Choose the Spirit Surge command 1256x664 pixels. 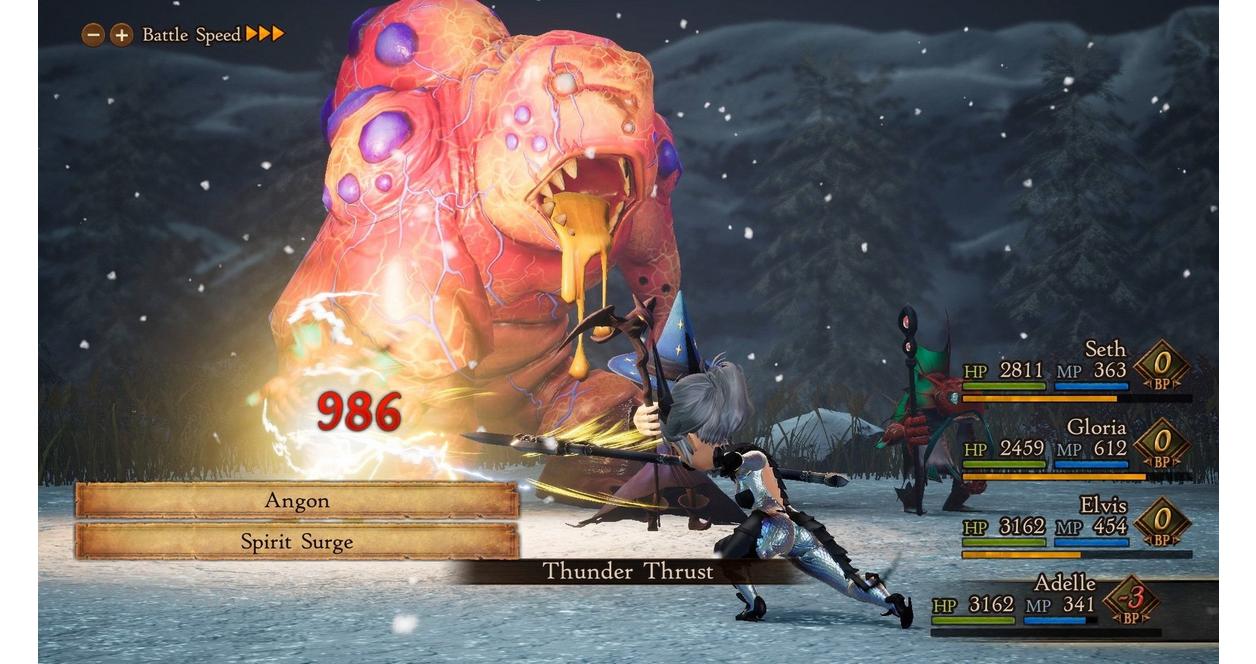point(297,541)
